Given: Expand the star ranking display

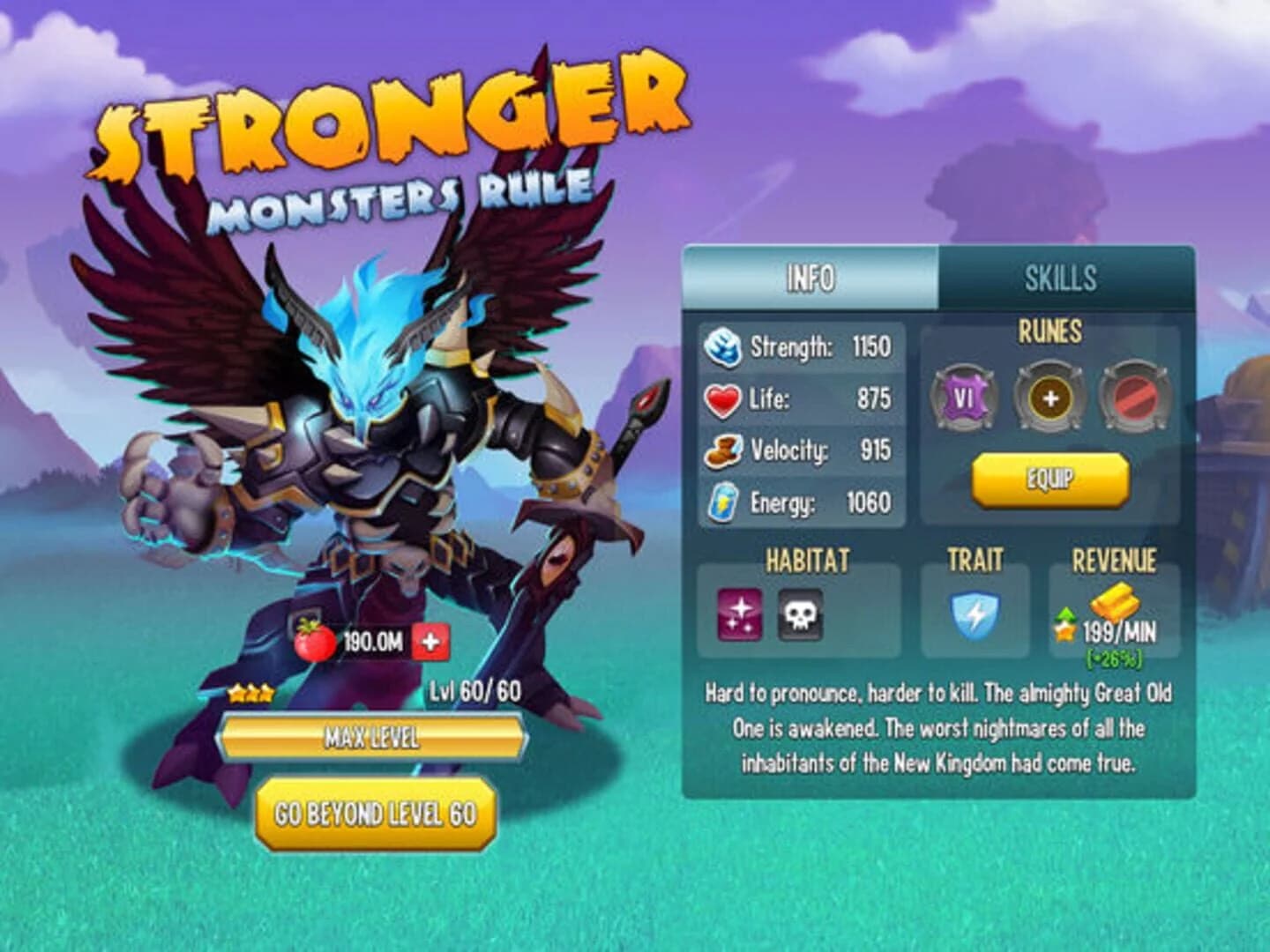Looking at the screenshot, I should [x=252, y=695].
